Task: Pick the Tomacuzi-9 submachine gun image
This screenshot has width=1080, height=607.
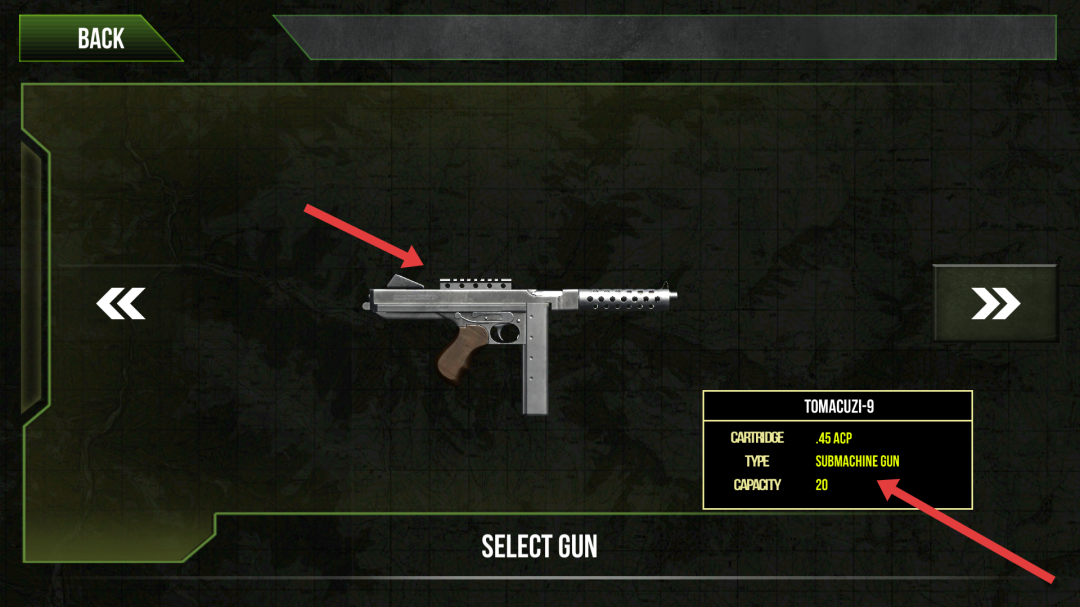Action: (521, 330)
